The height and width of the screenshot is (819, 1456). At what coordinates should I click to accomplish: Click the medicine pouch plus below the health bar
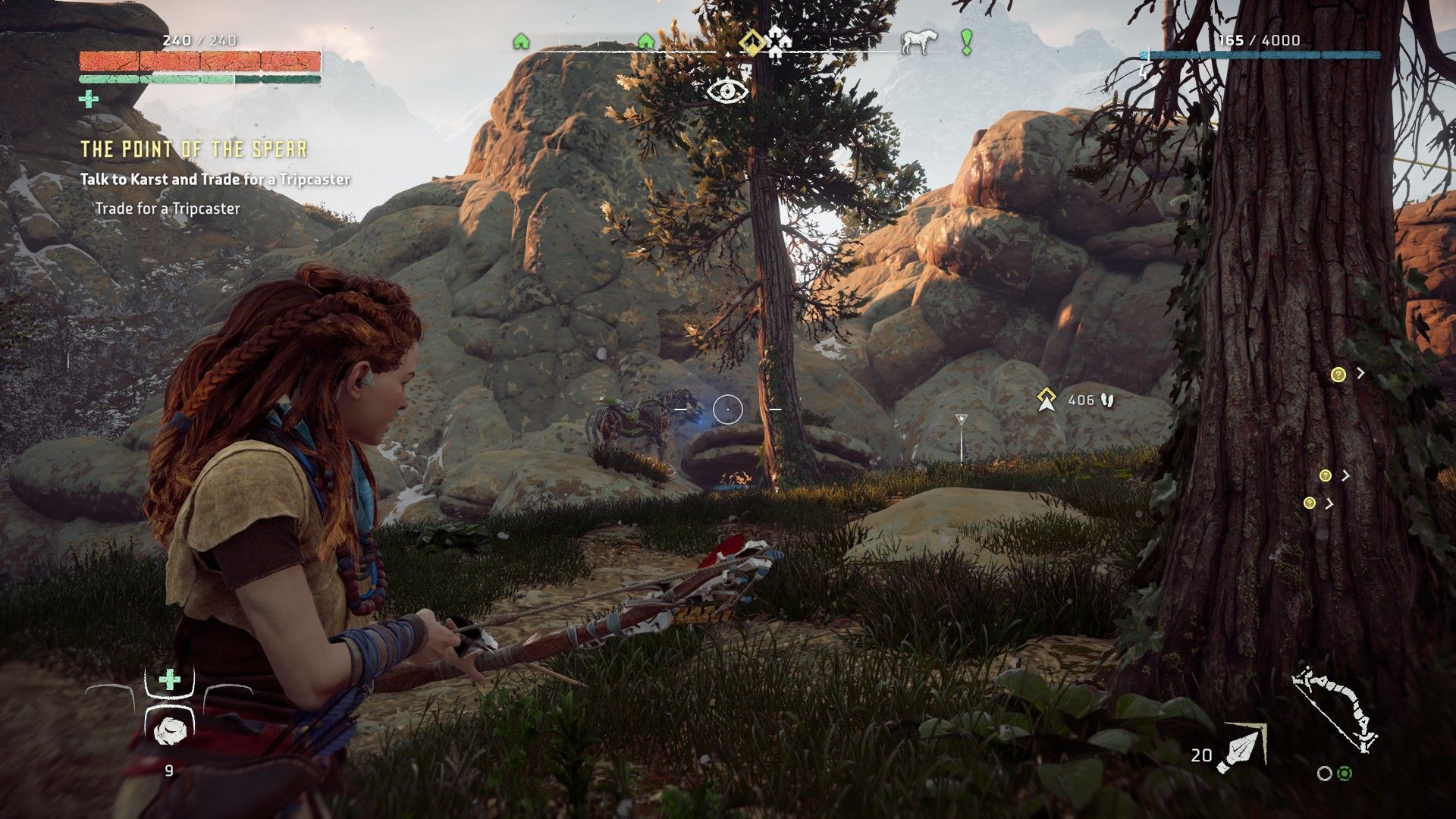[89, 99]
